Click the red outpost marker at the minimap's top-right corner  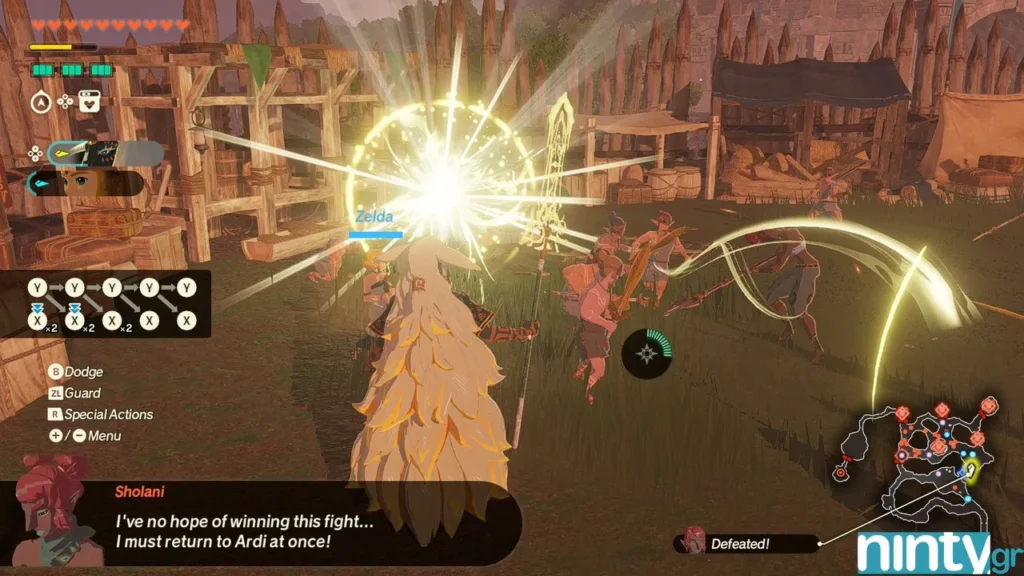988,406
